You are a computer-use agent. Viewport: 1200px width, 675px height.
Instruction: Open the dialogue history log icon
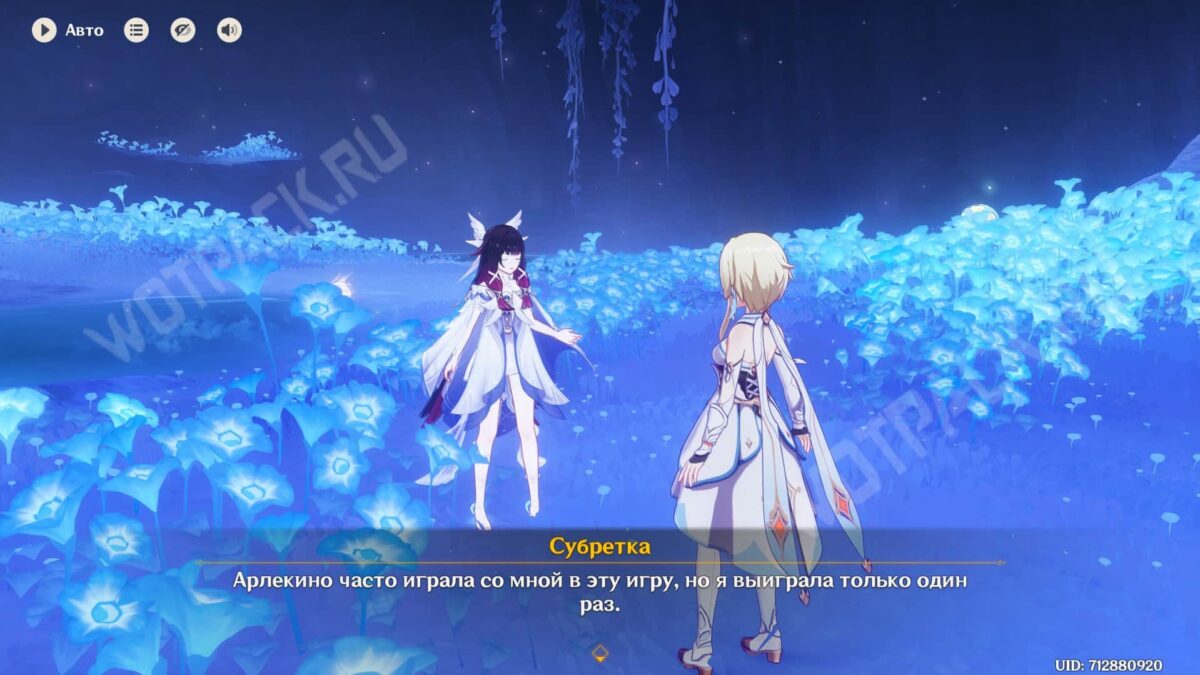point(136,30)
